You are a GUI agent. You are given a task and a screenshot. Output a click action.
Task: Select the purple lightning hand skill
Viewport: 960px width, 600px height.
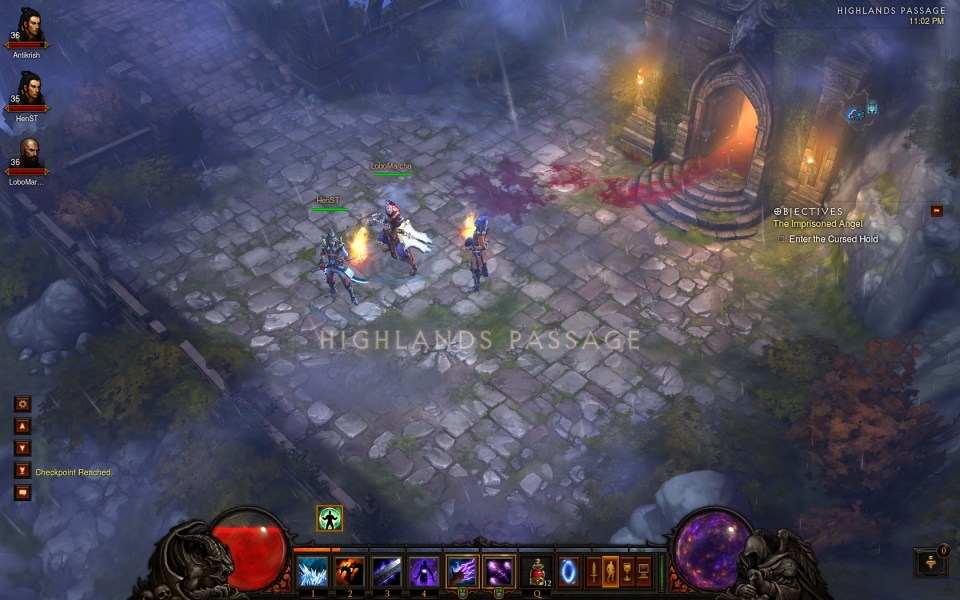[x=462, y=572]
